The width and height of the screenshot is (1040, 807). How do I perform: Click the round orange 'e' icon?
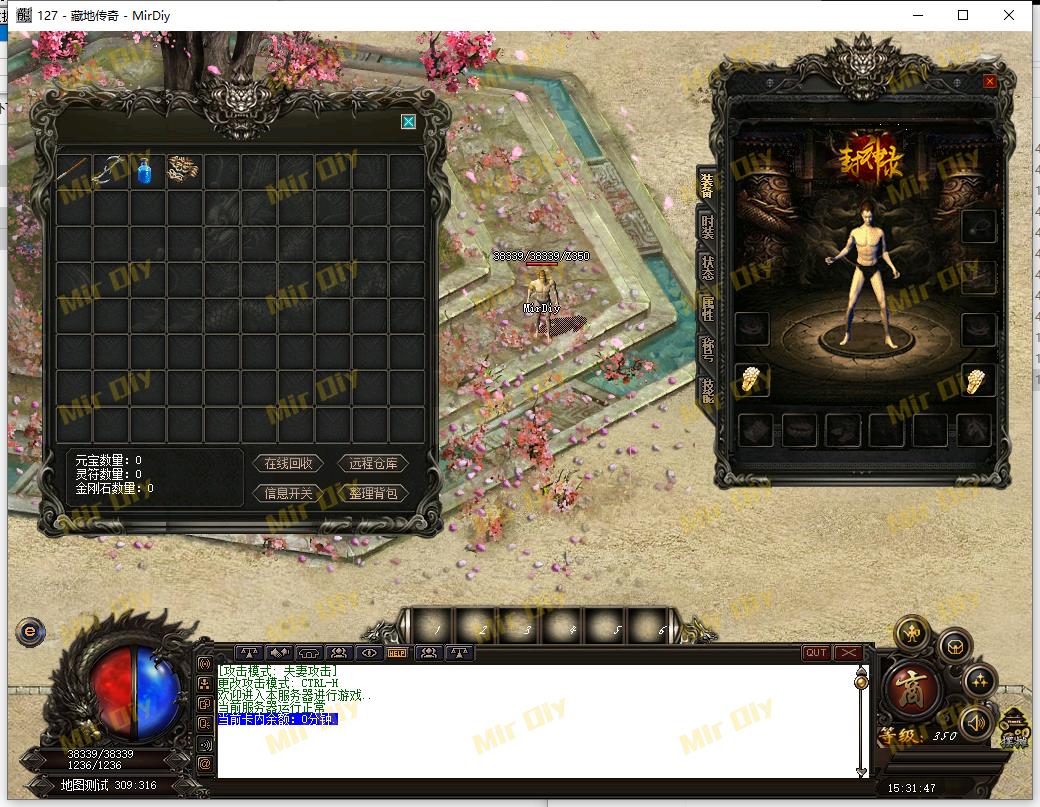point(31,631)
